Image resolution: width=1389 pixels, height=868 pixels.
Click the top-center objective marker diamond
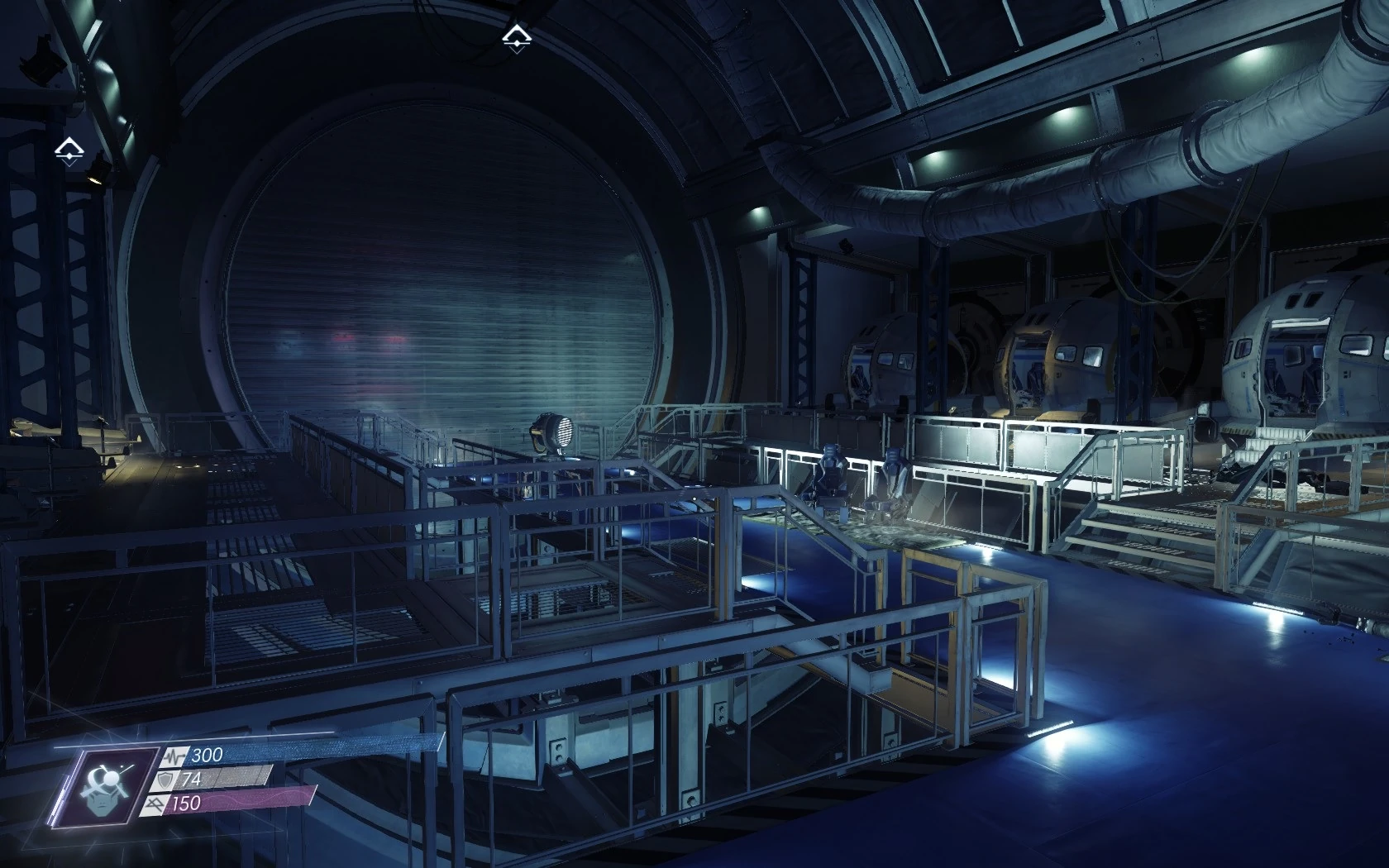(517, 37)
